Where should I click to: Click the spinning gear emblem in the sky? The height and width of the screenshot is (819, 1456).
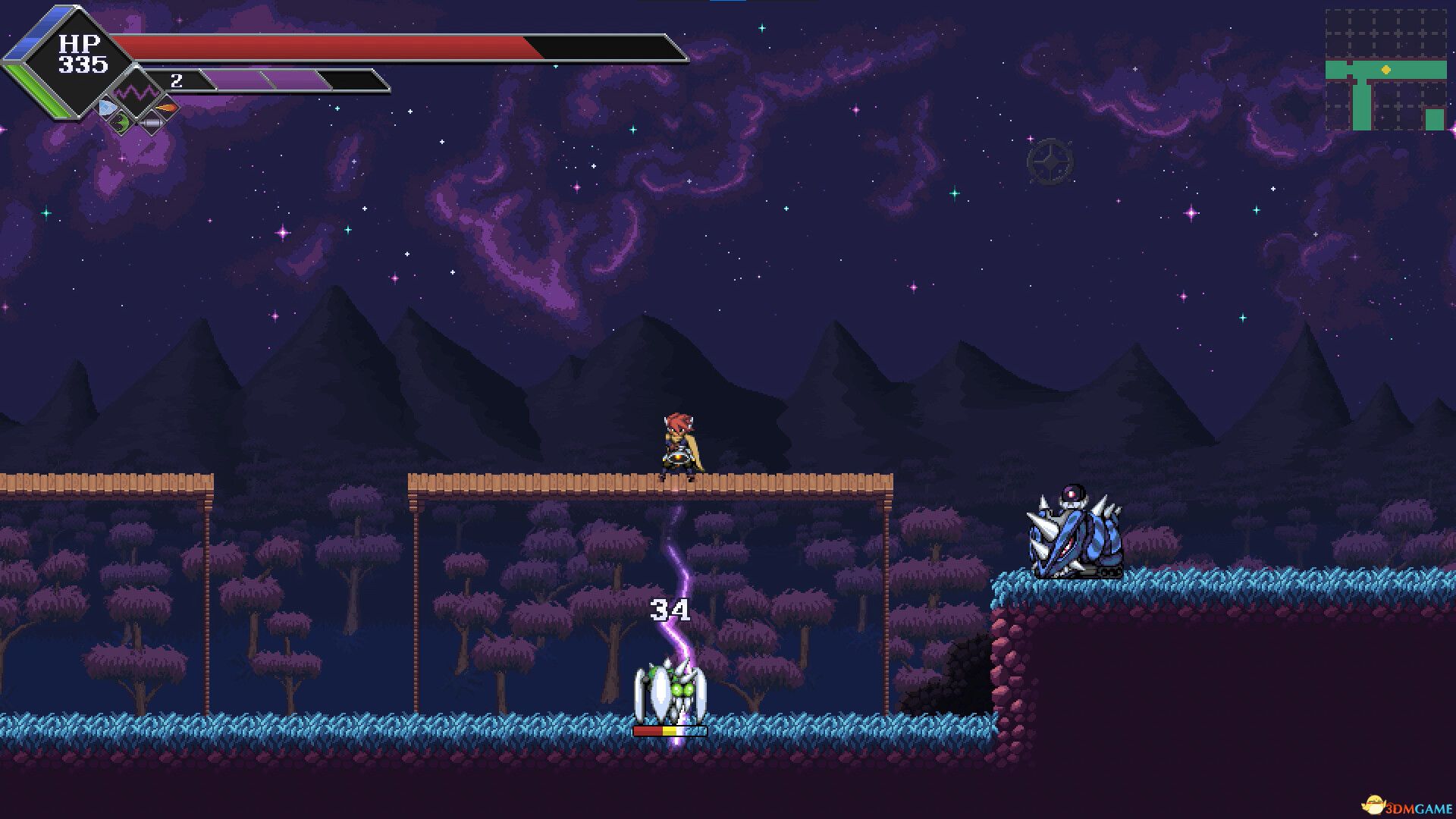click(x=1050, y=161)
